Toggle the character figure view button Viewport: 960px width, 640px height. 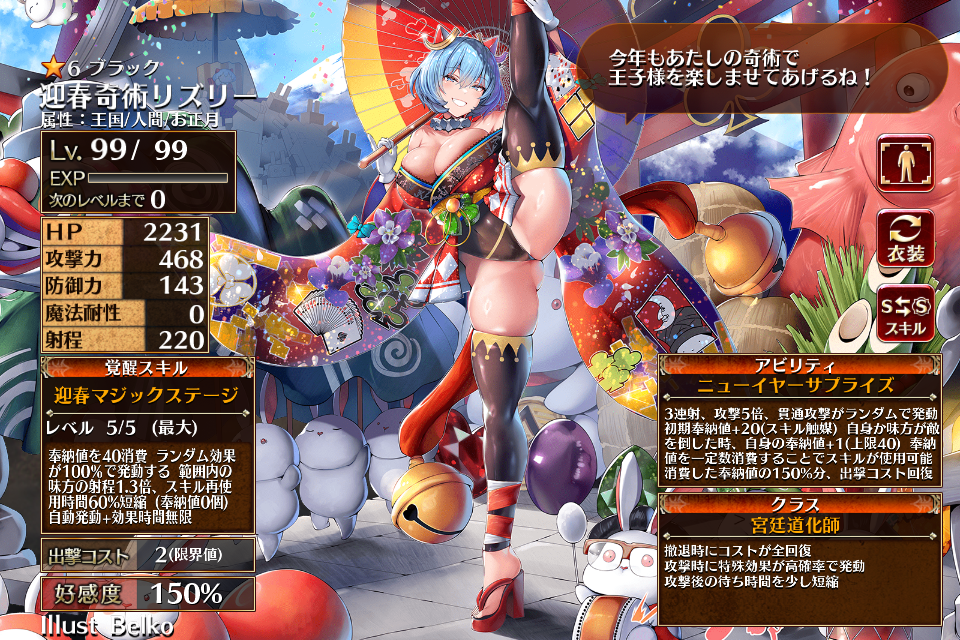[x=906, y=163]
